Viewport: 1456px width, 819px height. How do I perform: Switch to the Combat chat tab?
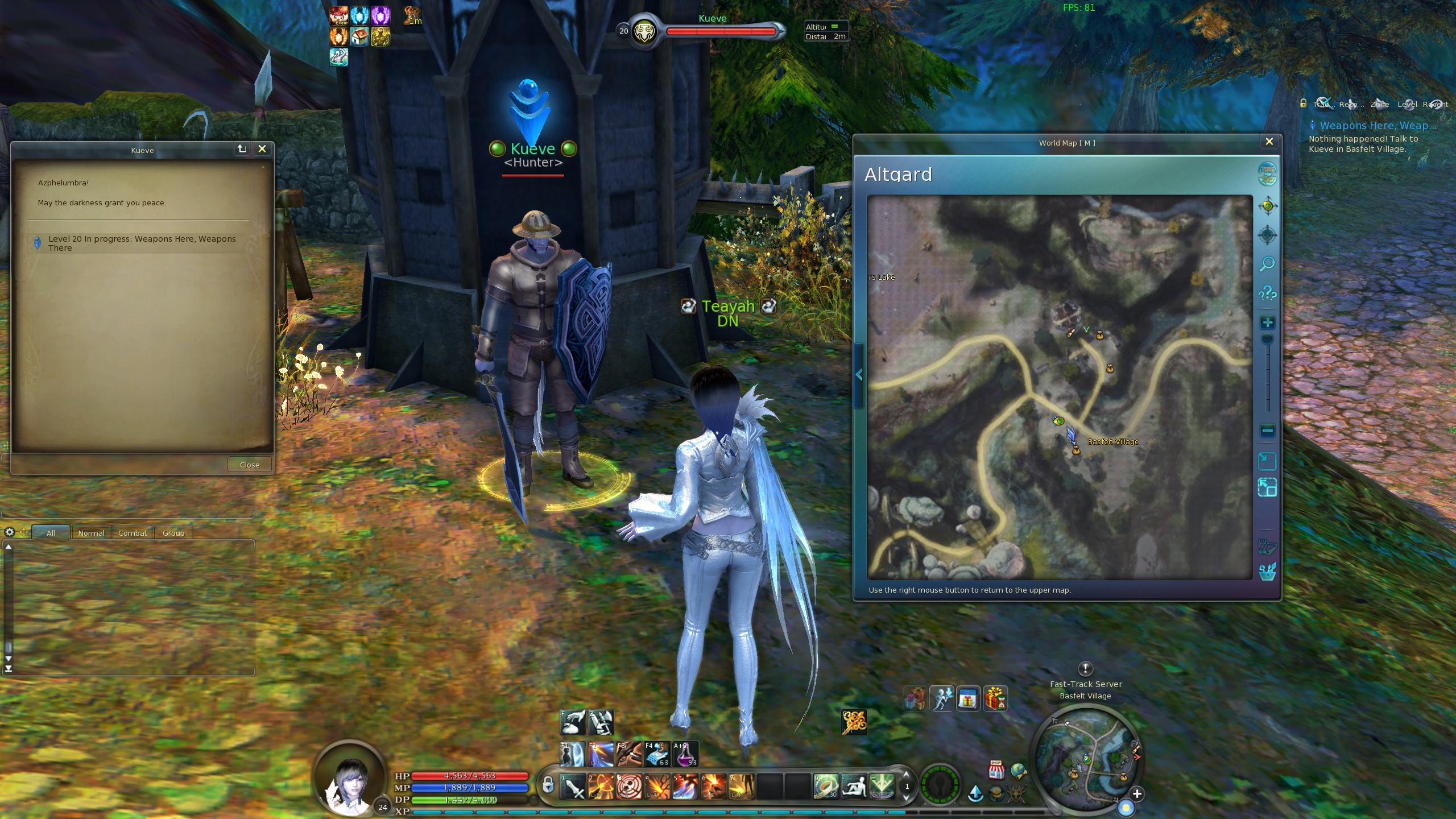pyautogui.click(x=133, y=533)
